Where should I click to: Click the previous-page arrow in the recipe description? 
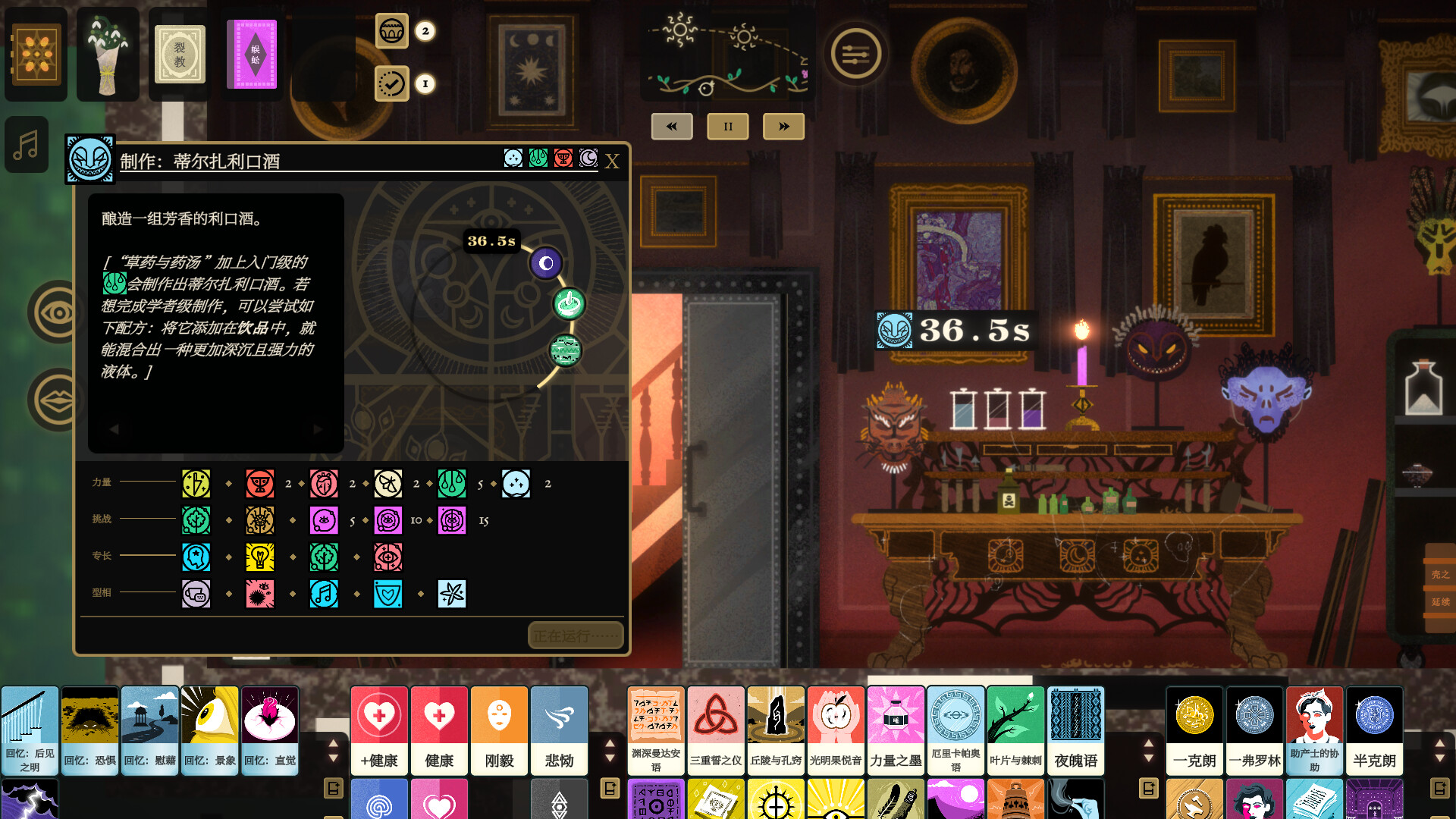(115, 428)
